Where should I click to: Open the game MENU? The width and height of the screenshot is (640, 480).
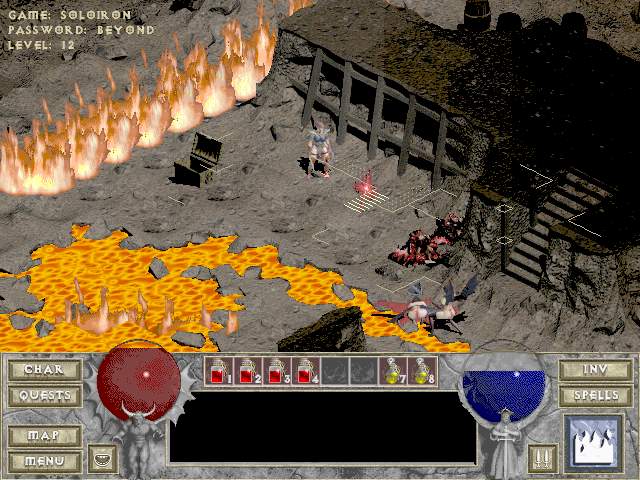[x=44, y=461]
